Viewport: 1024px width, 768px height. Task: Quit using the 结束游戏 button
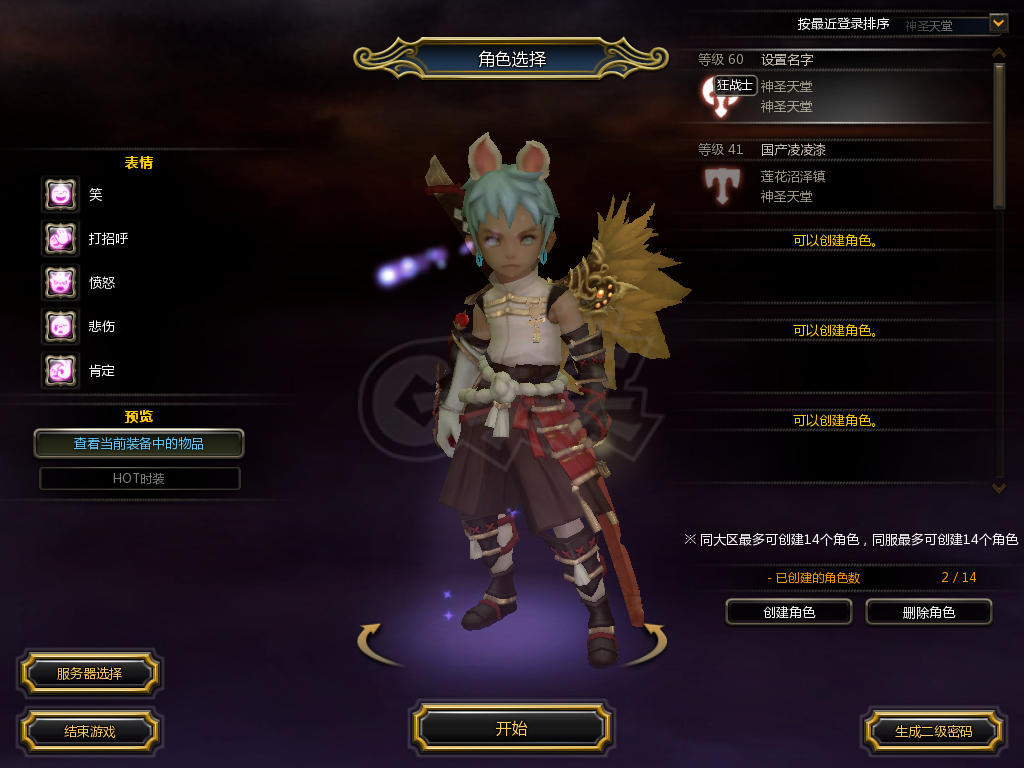[x=89, y=731]
